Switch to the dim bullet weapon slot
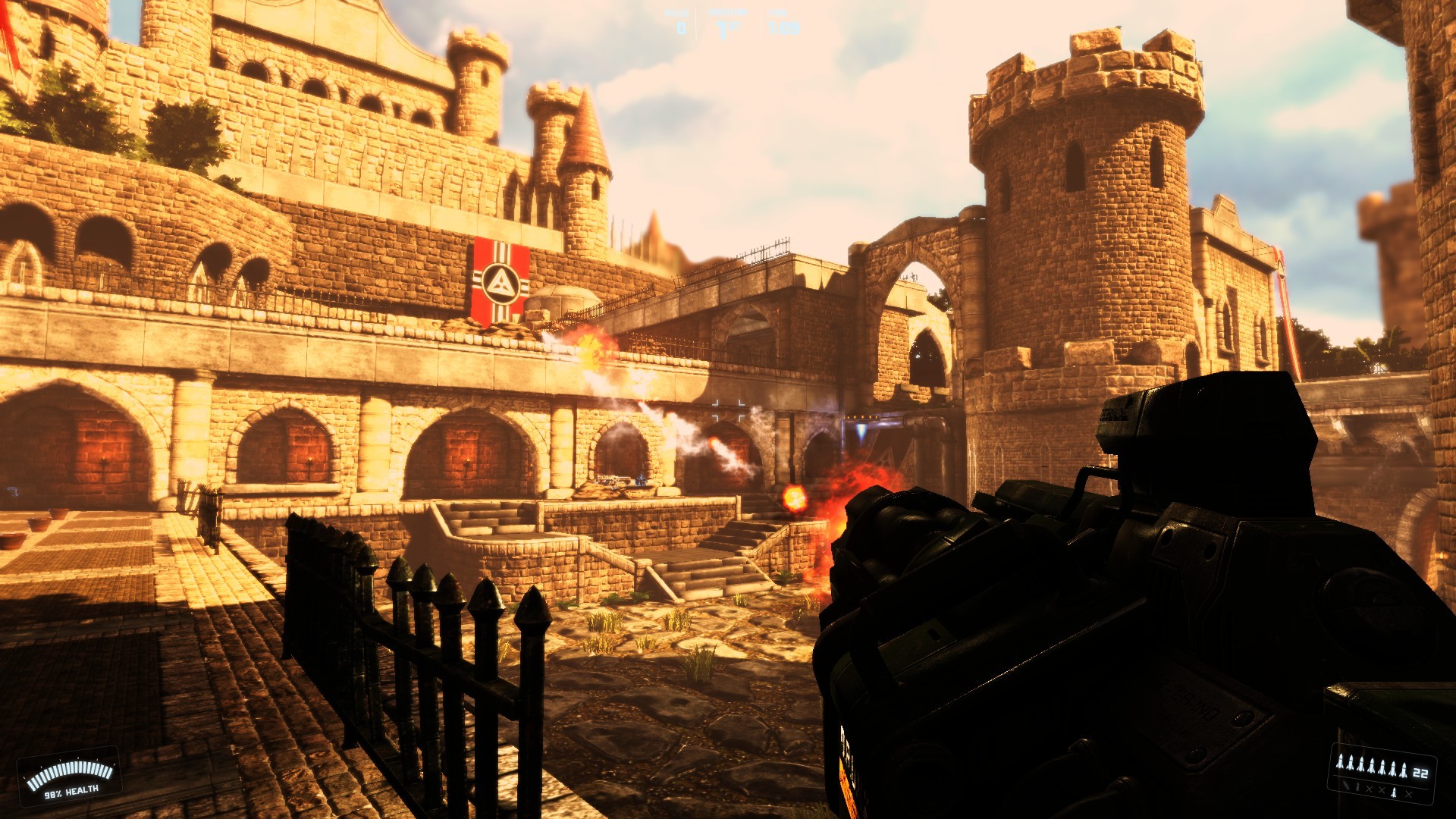 pyautogui.click(x=1357, y=786)
